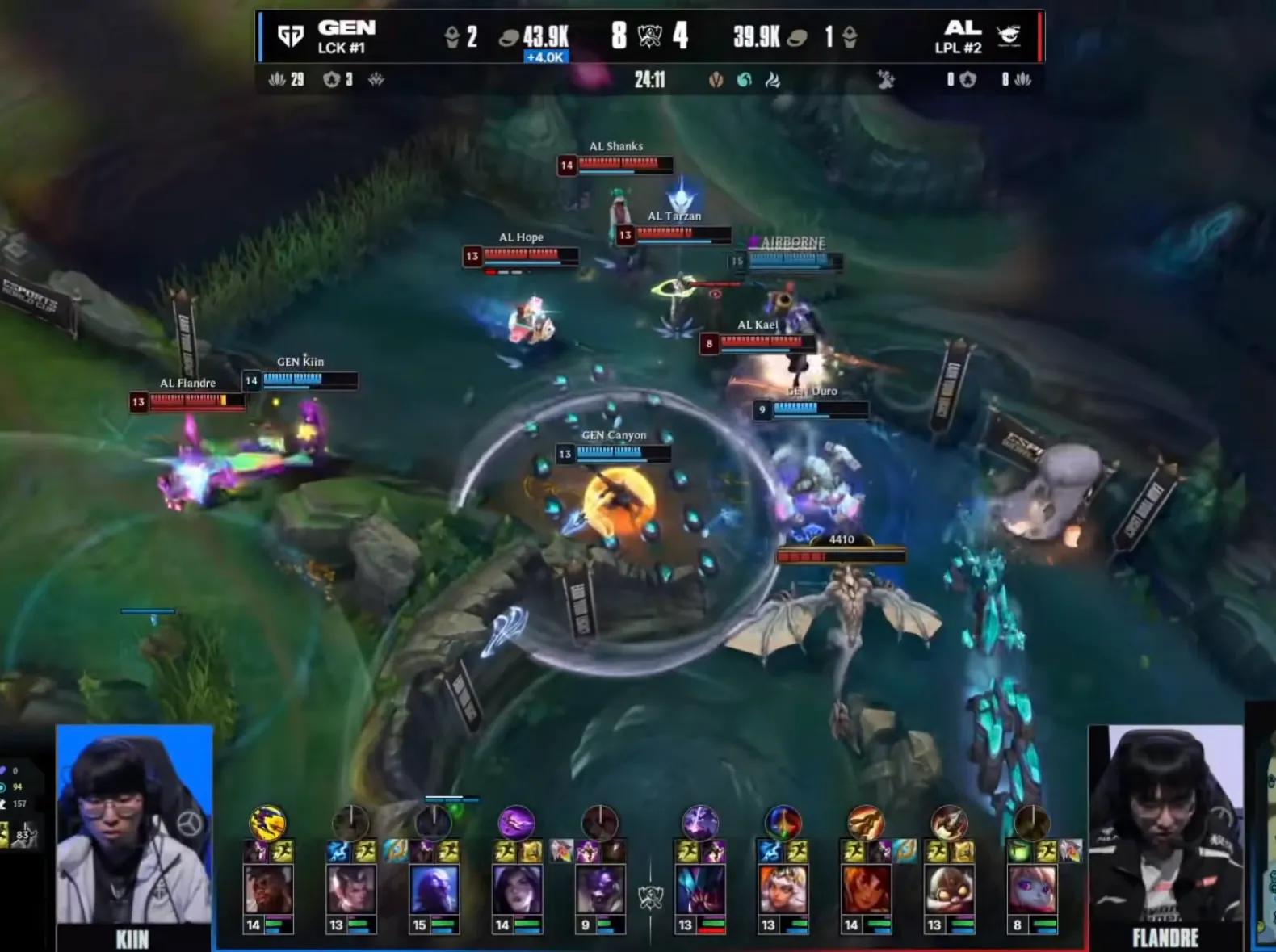The width and height of the screenshot is (1276, 952).
Task: Select K'Sante's portrait in the champion bar
Action: pos(268,891)
